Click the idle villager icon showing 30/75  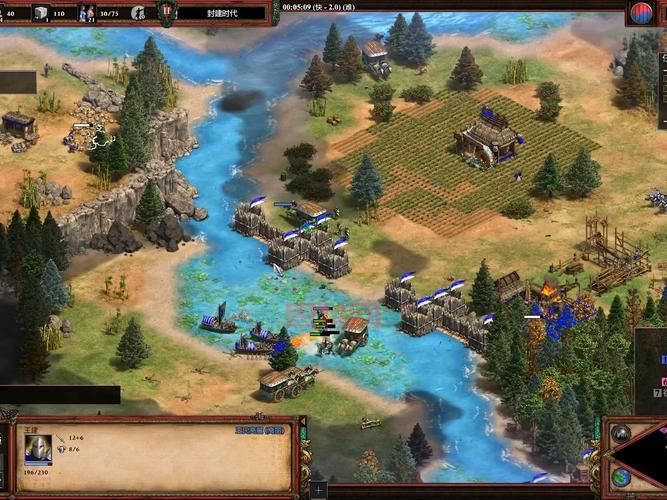(x=88, y=13)
